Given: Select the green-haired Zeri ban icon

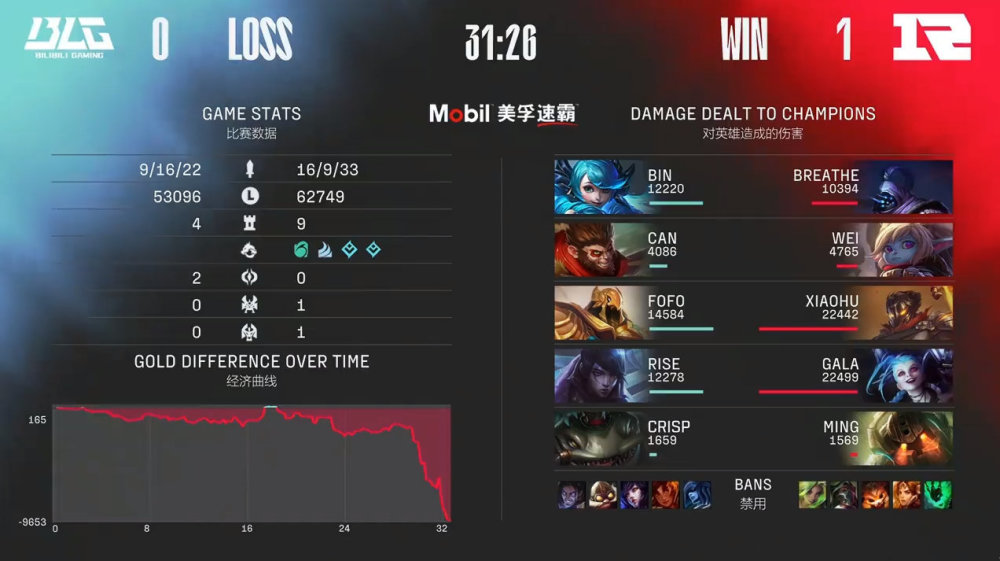Looking at the screenshot, I should click(812, 494).
